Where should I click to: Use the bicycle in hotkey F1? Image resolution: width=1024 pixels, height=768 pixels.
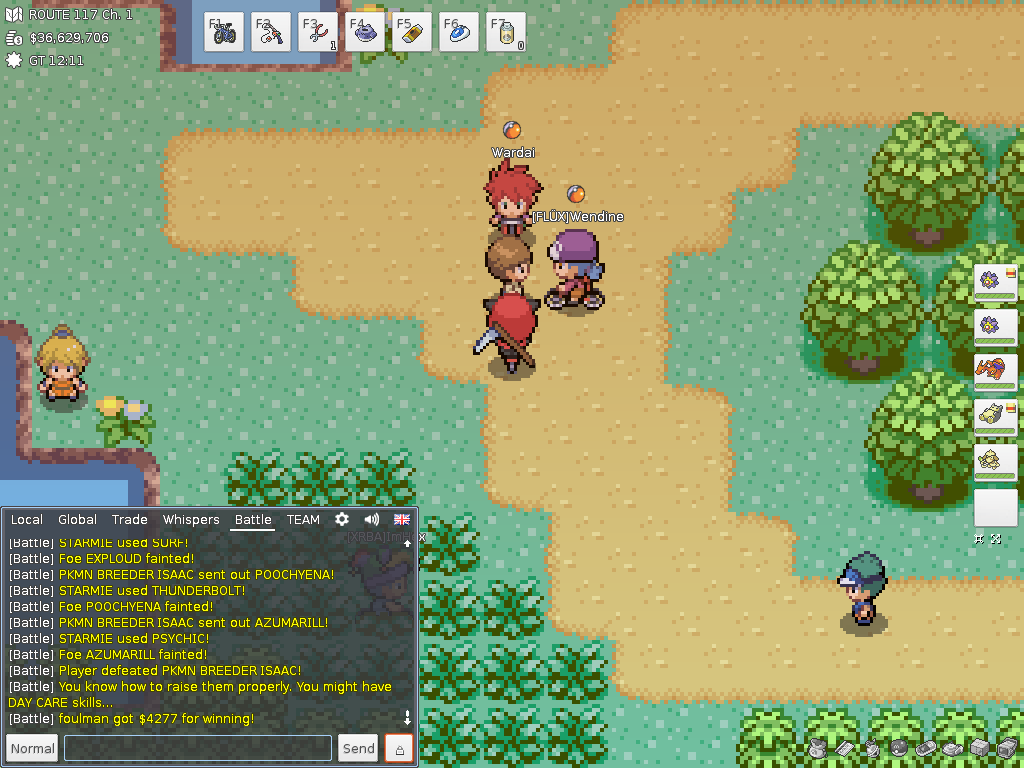[x=225, y=32]
